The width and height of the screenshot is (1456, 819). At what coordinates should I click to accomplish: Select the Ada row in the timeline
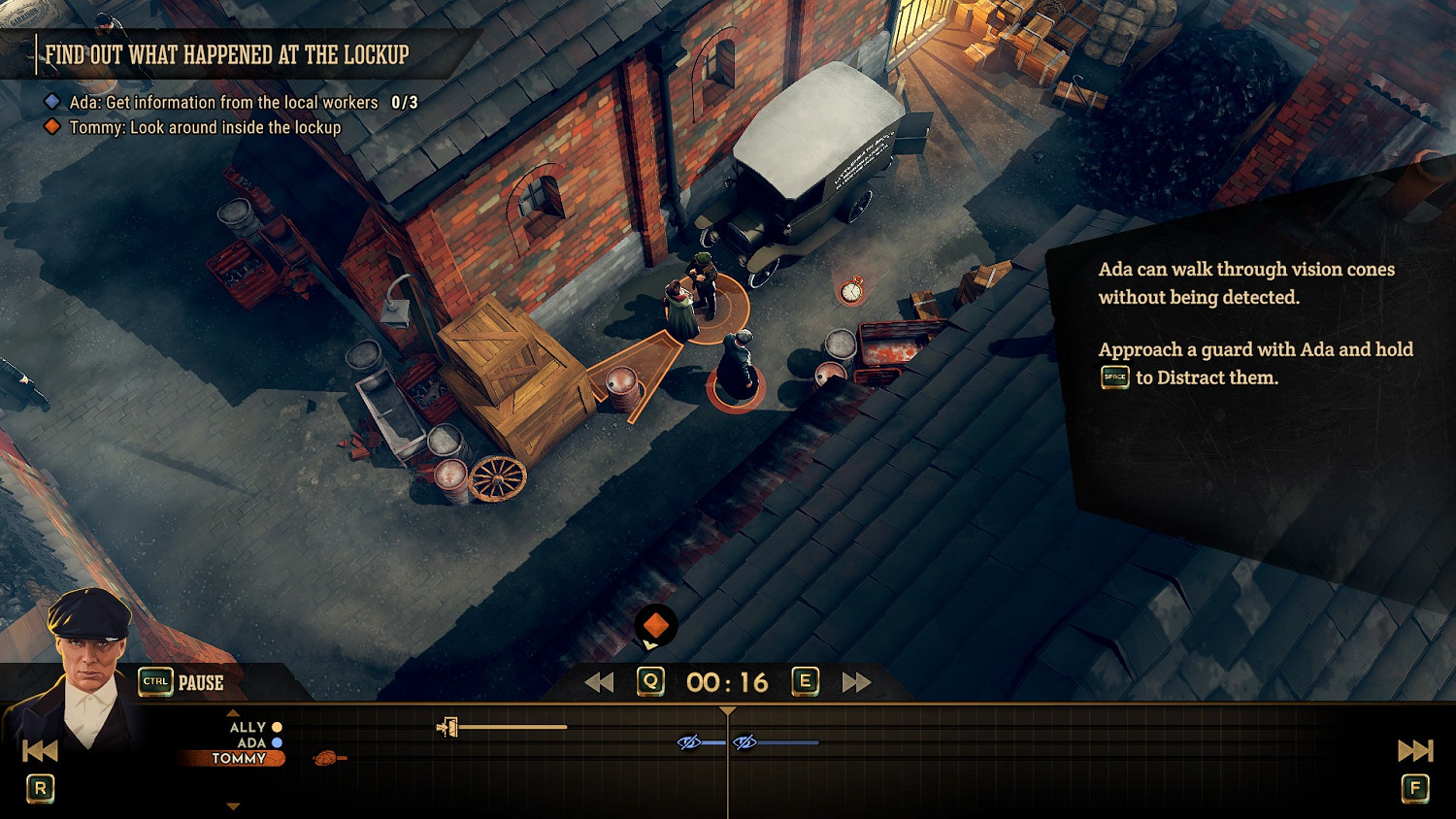tap(251, 742)
